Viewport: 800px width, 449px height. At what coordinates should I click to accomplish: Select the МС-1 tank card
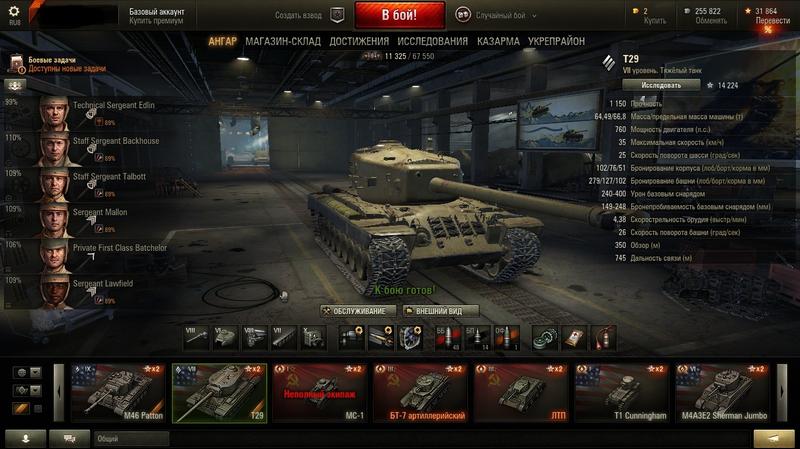coord(319,391)
